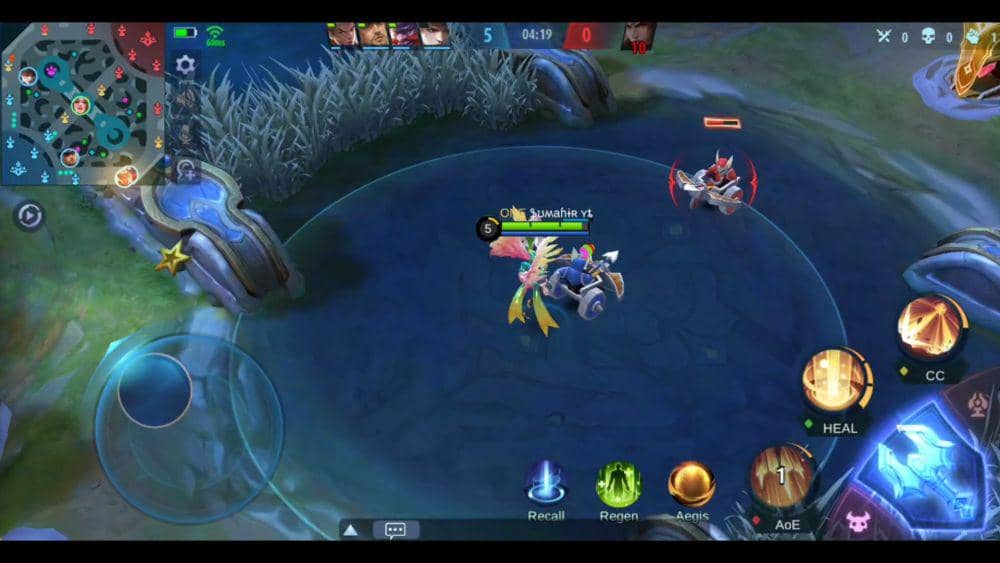Tap the round play-arrow button below the minimap
Image resolution: width=1000 pixels, height=563 pixels.
click(29, 216)
